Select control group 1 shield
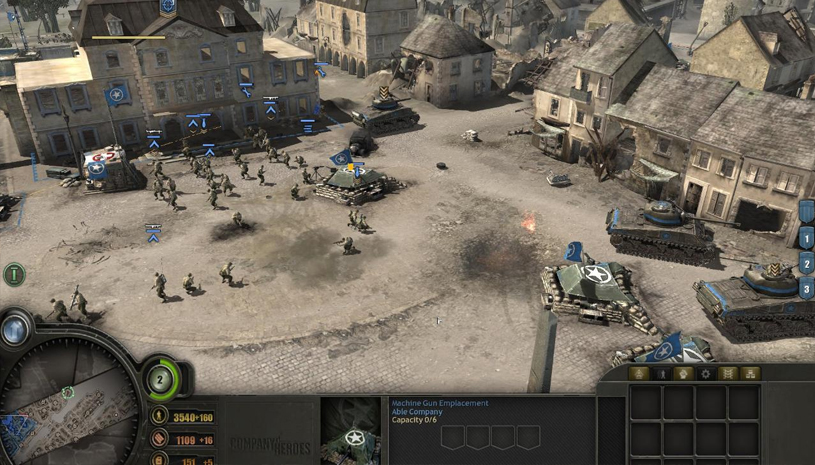 click(x=807, y=239)
